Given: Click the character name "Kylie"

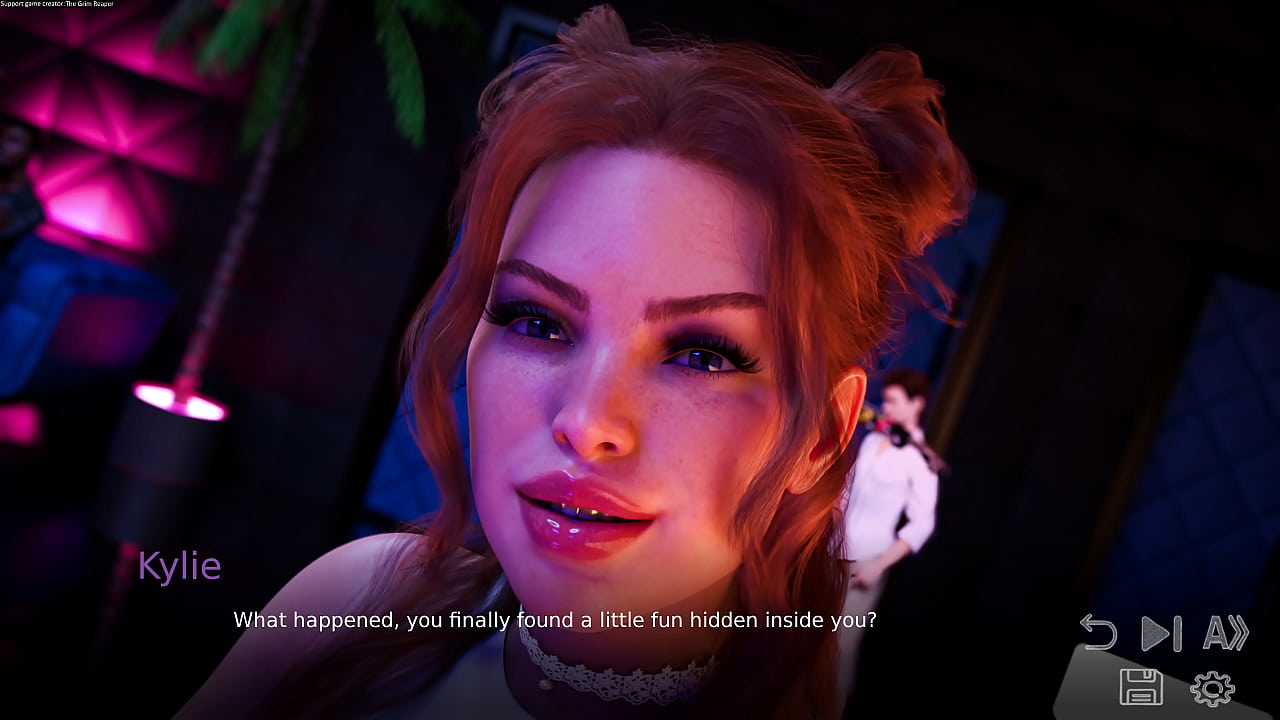Looking at the screenshot, I should pyautogui.click(x=180, y=566).
